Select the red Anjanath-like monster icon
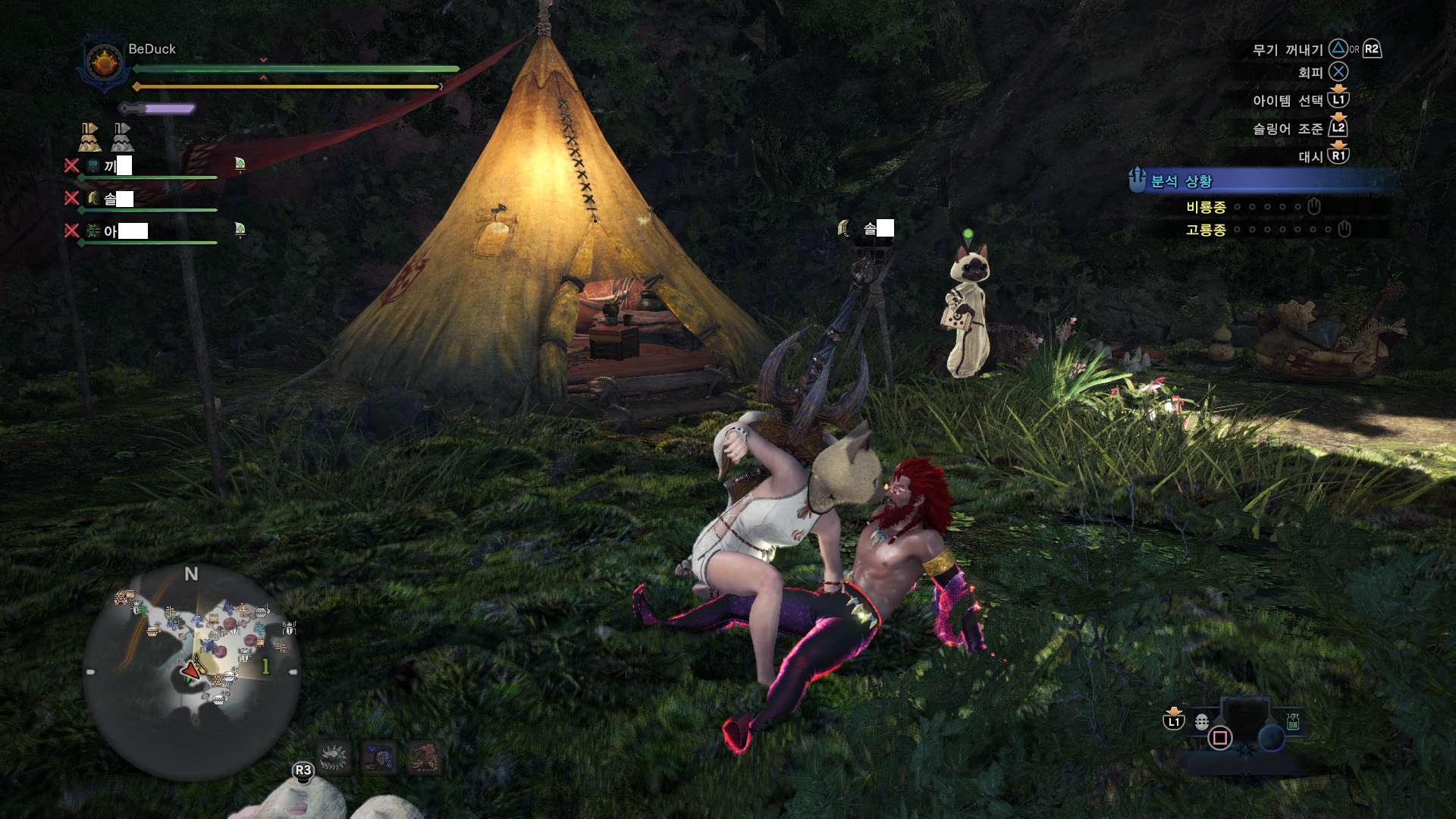The height and width of the screenshot is (819, 1456). click(x=425, y=757)
